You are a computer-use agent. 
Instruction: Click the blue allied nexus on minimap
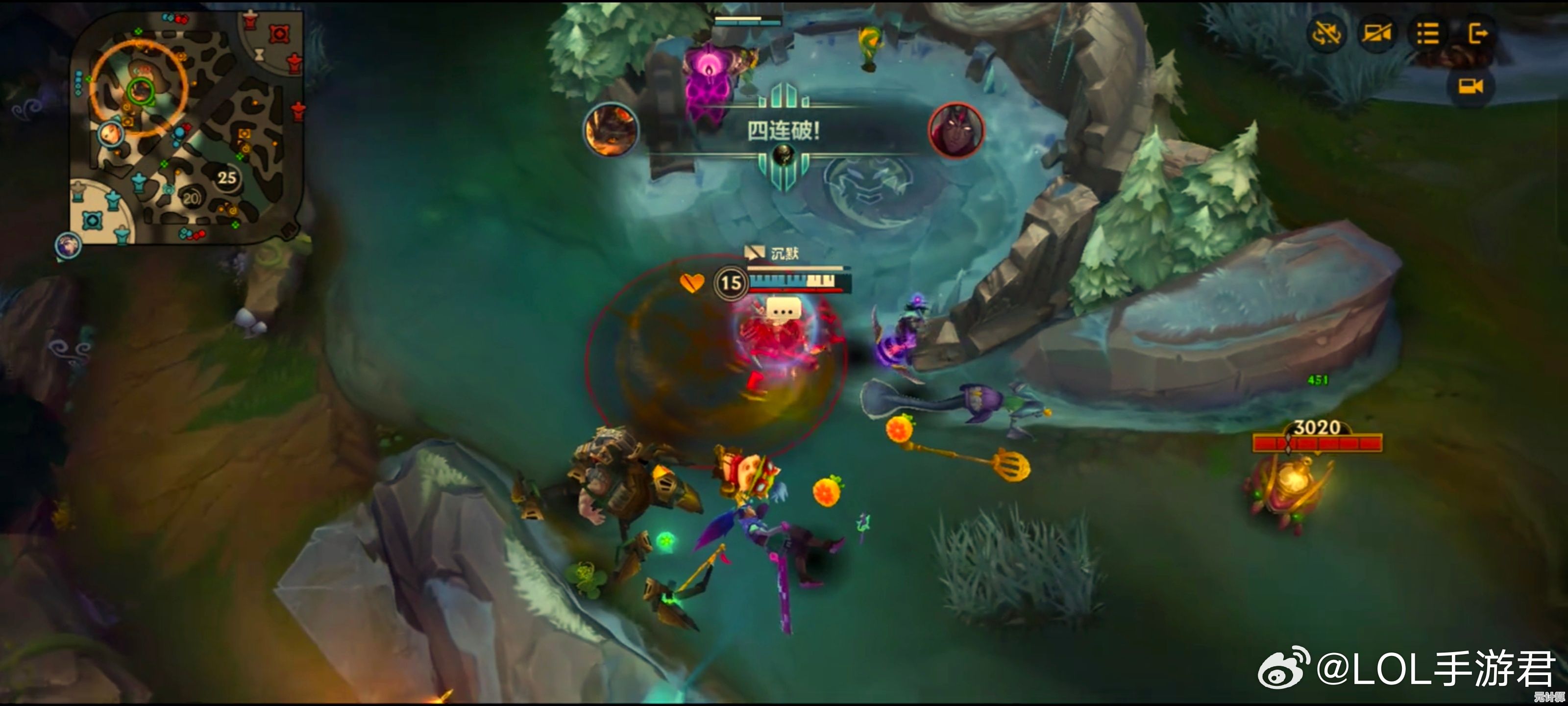pos(93,220)
